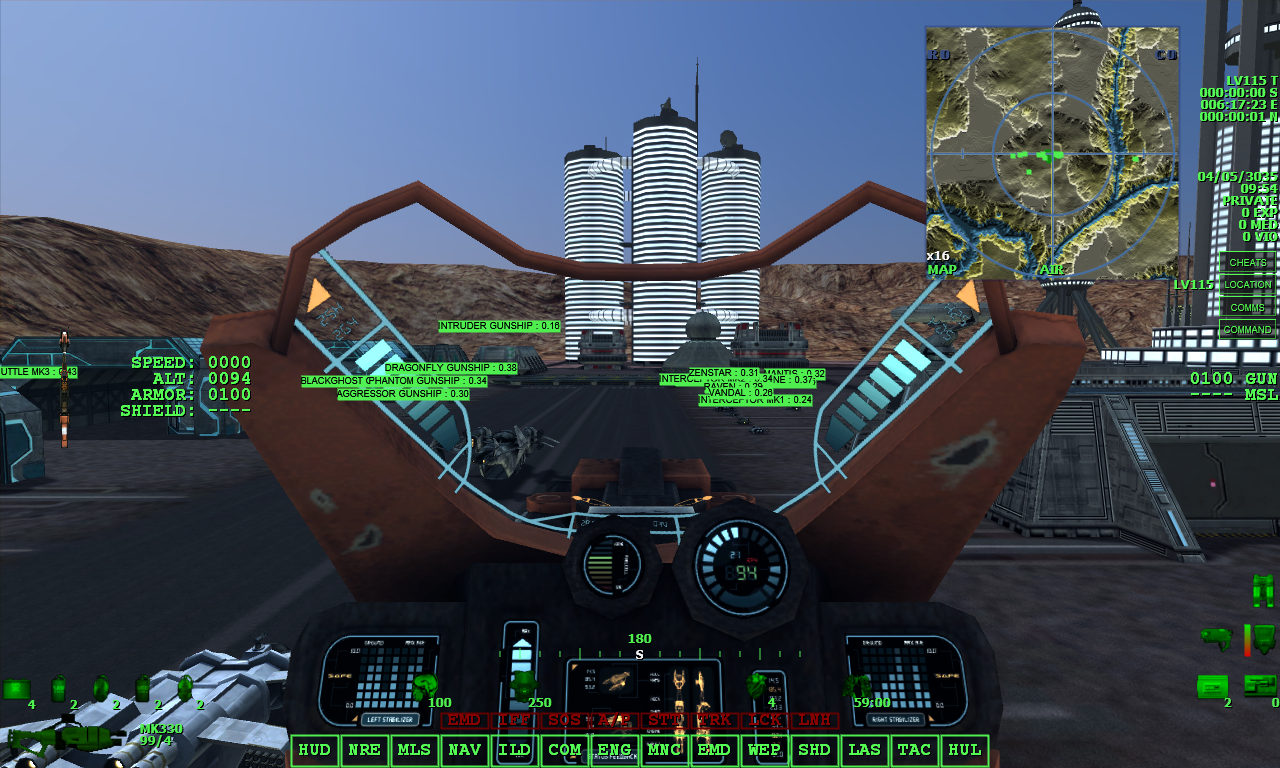This screenshot has height=768, width=1280.
Task: Click the poison crate inventory icon with count 4
Action: pyautogui.click(x=16, y=688)
